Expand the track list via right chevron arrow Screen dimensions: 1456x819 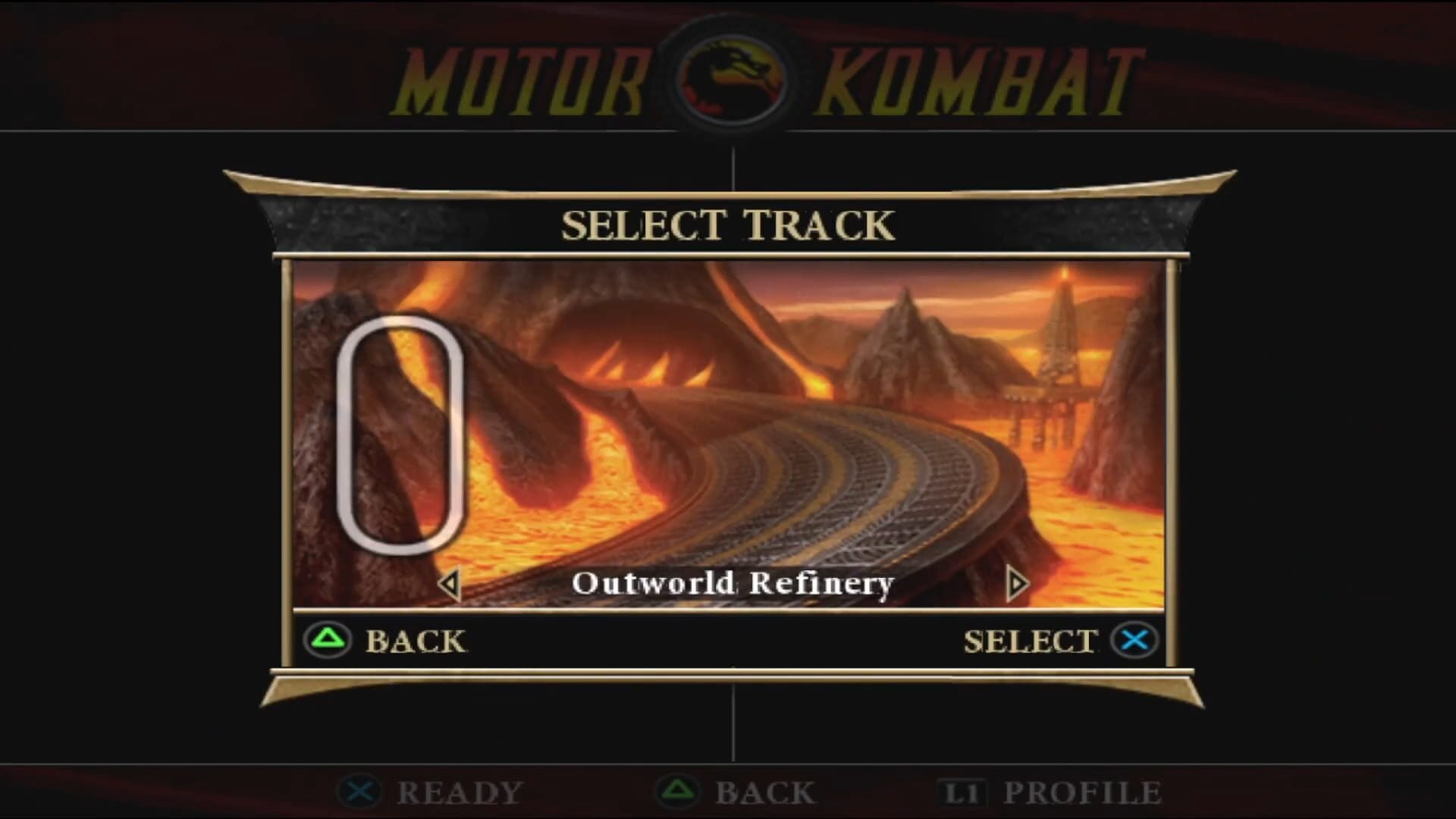(1016, 584)
